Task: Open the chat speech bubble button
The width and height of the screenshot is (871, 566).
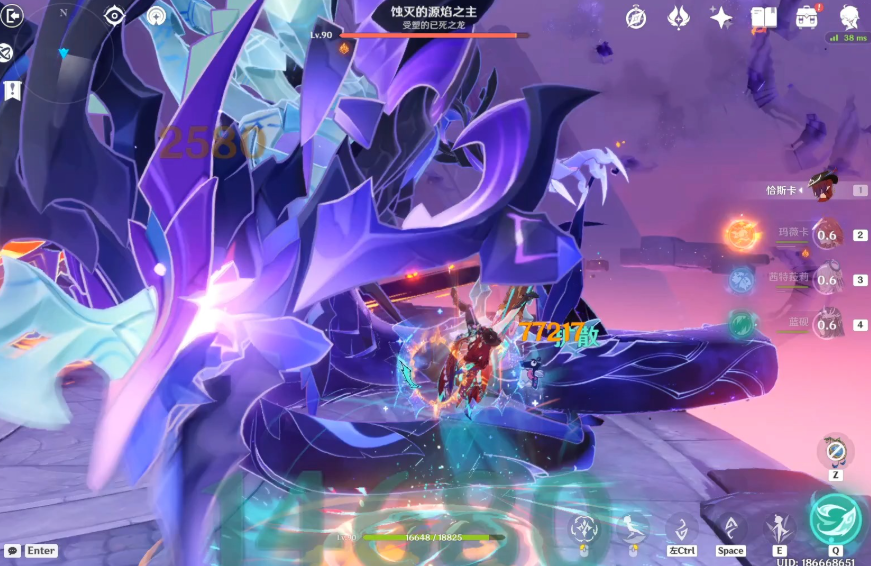Action: tap(12, 551)
